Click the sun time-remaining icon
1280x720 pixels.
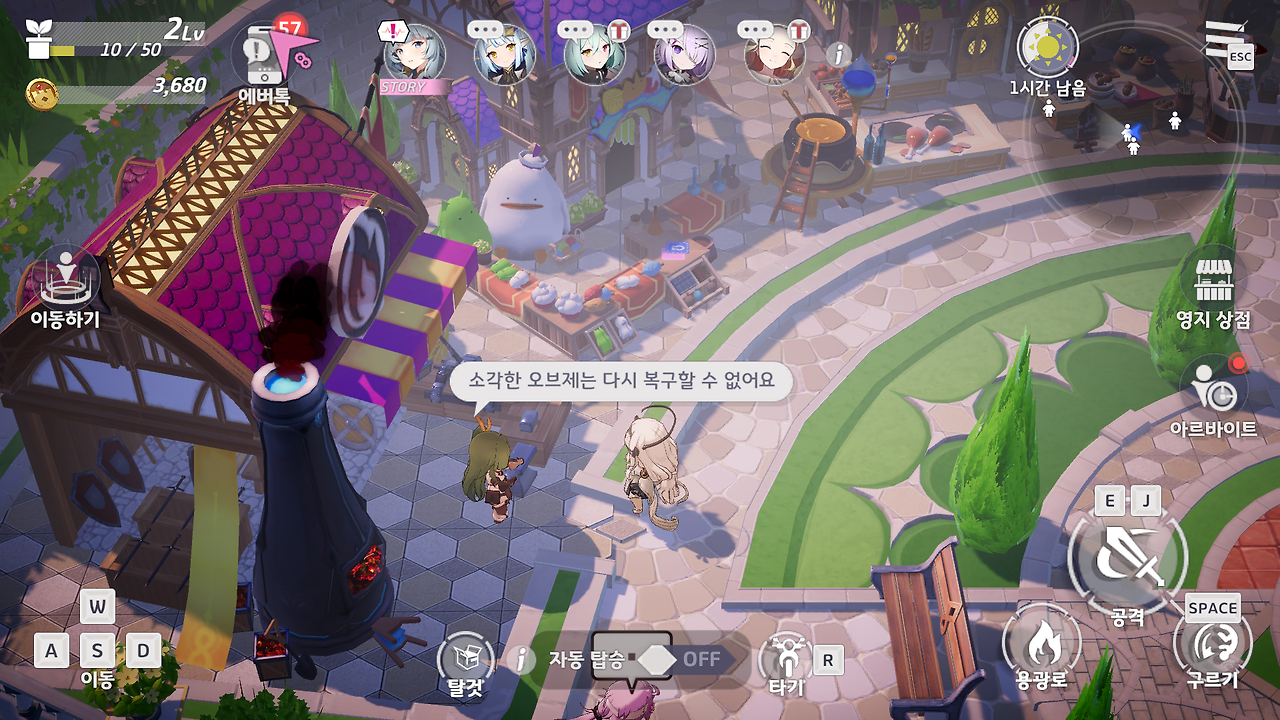tap(1047, 47)
